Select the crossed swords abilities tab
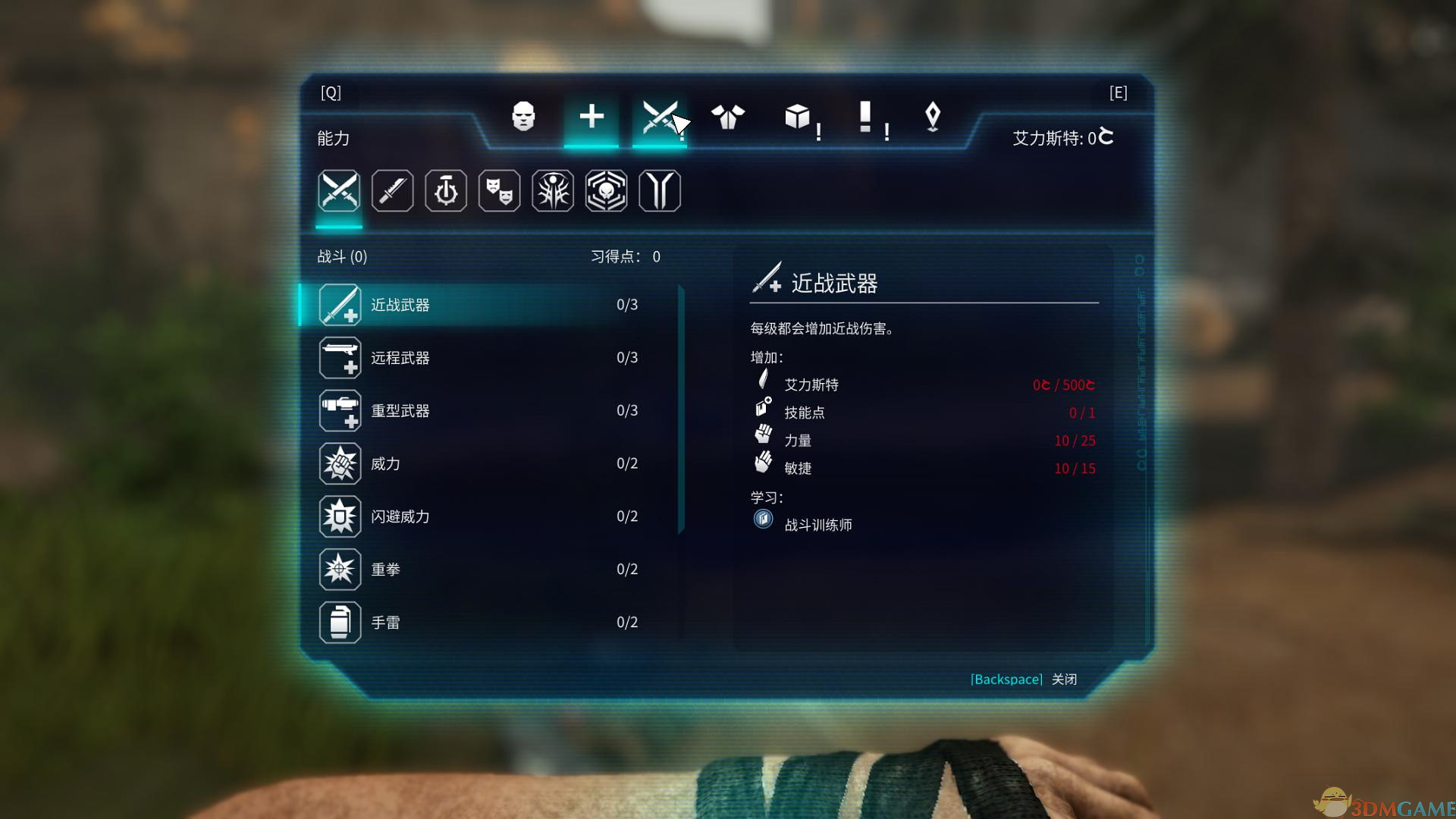The image size is (1456, 819). pos(659,117)
